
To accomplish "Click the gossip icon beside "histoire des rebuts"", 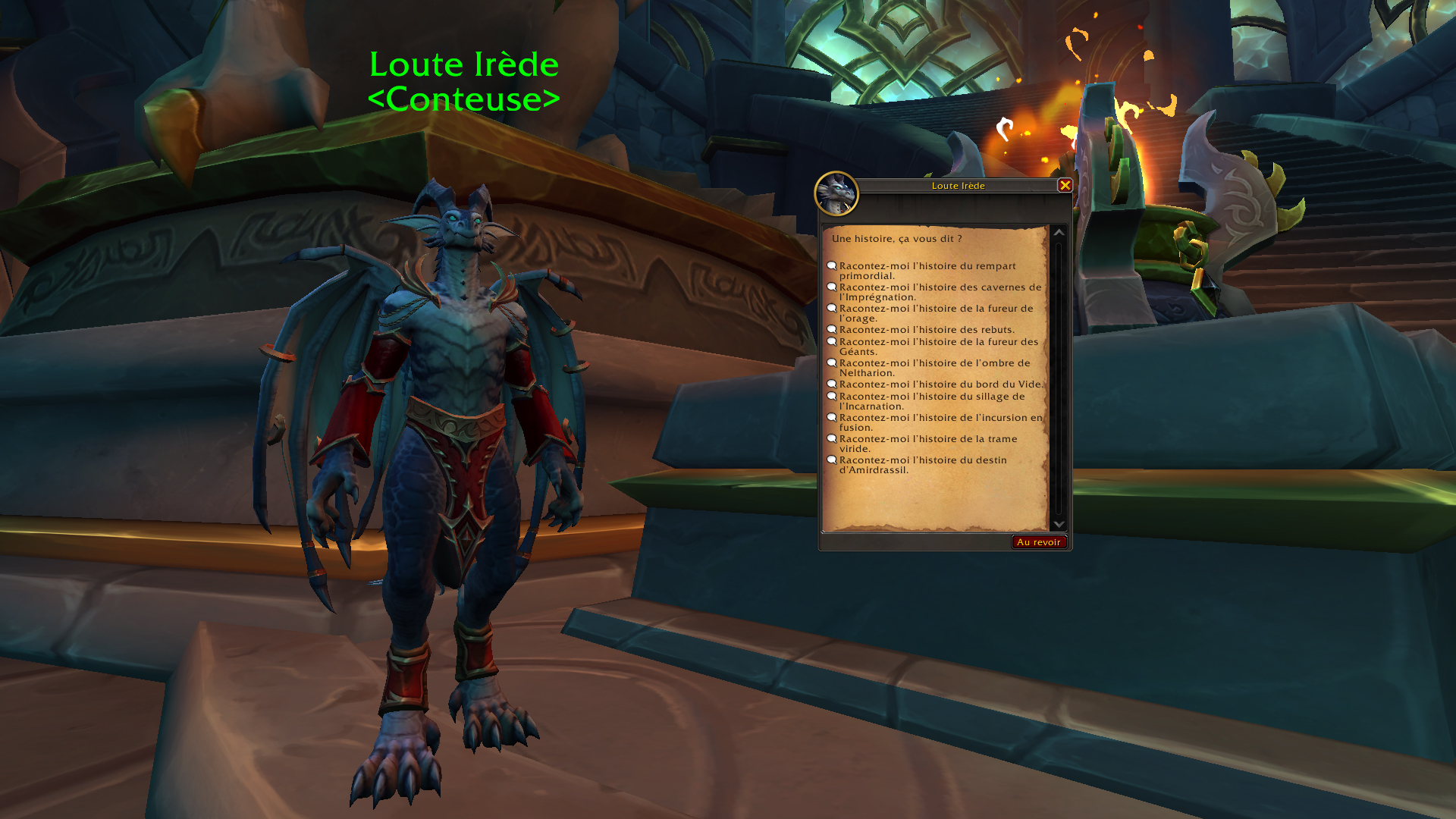I will (833, 330).
